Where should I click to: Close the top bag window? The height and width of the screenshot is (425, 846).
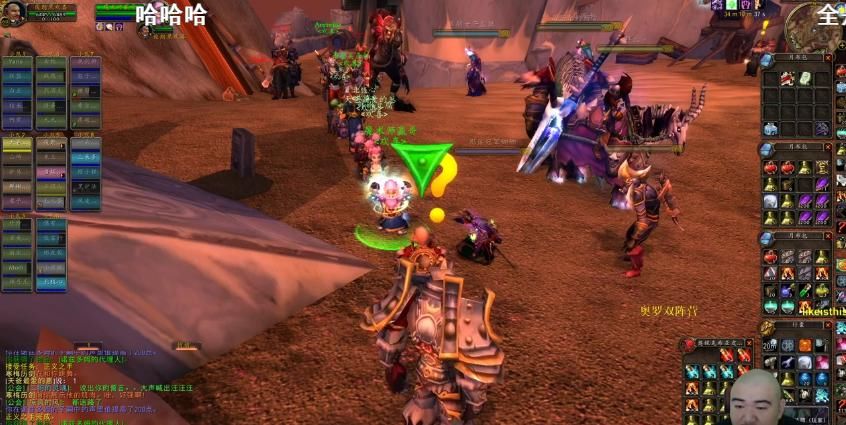click(829, 57)
